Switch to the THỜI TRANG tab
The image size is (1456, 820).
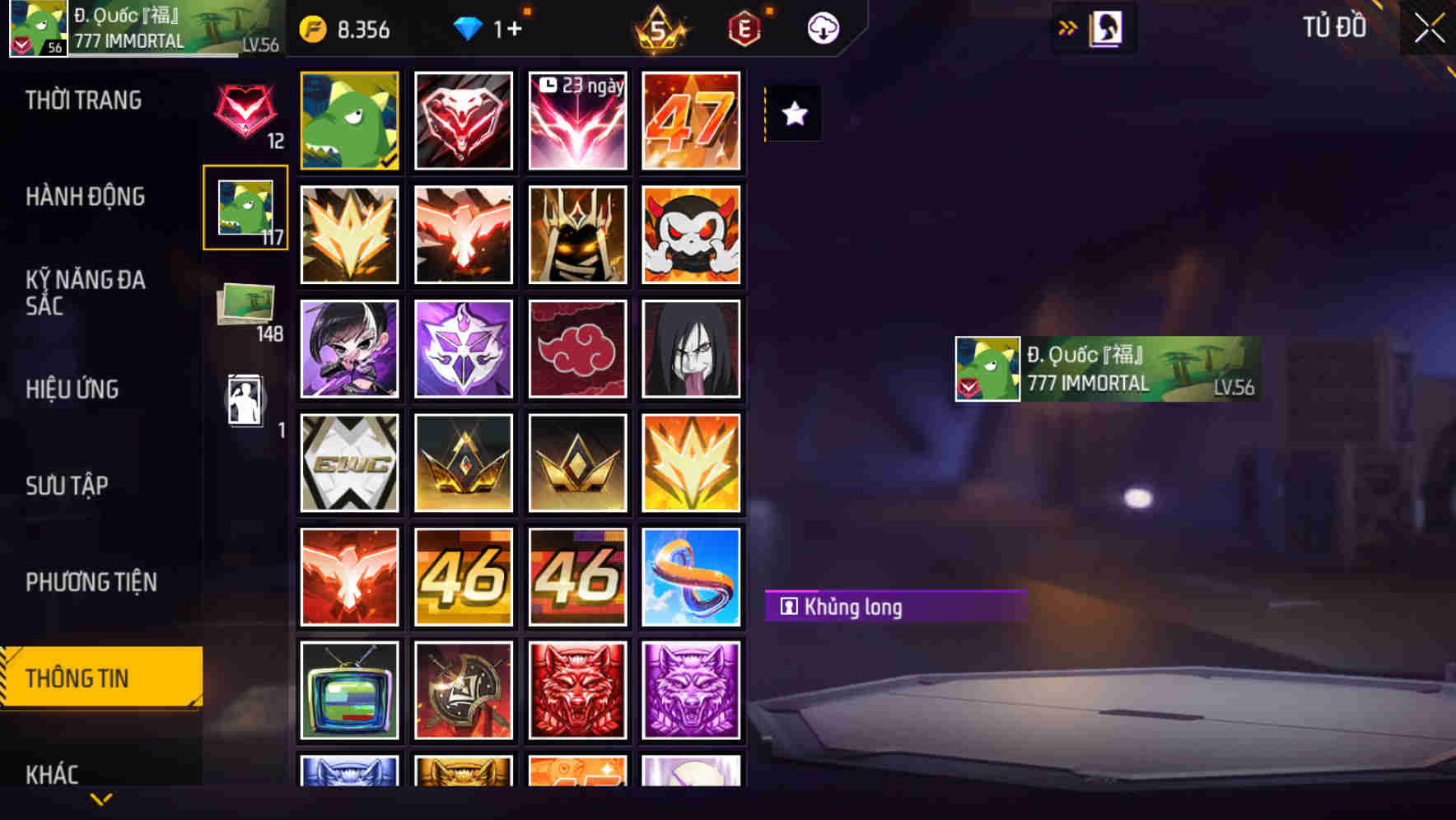point(82,100)
